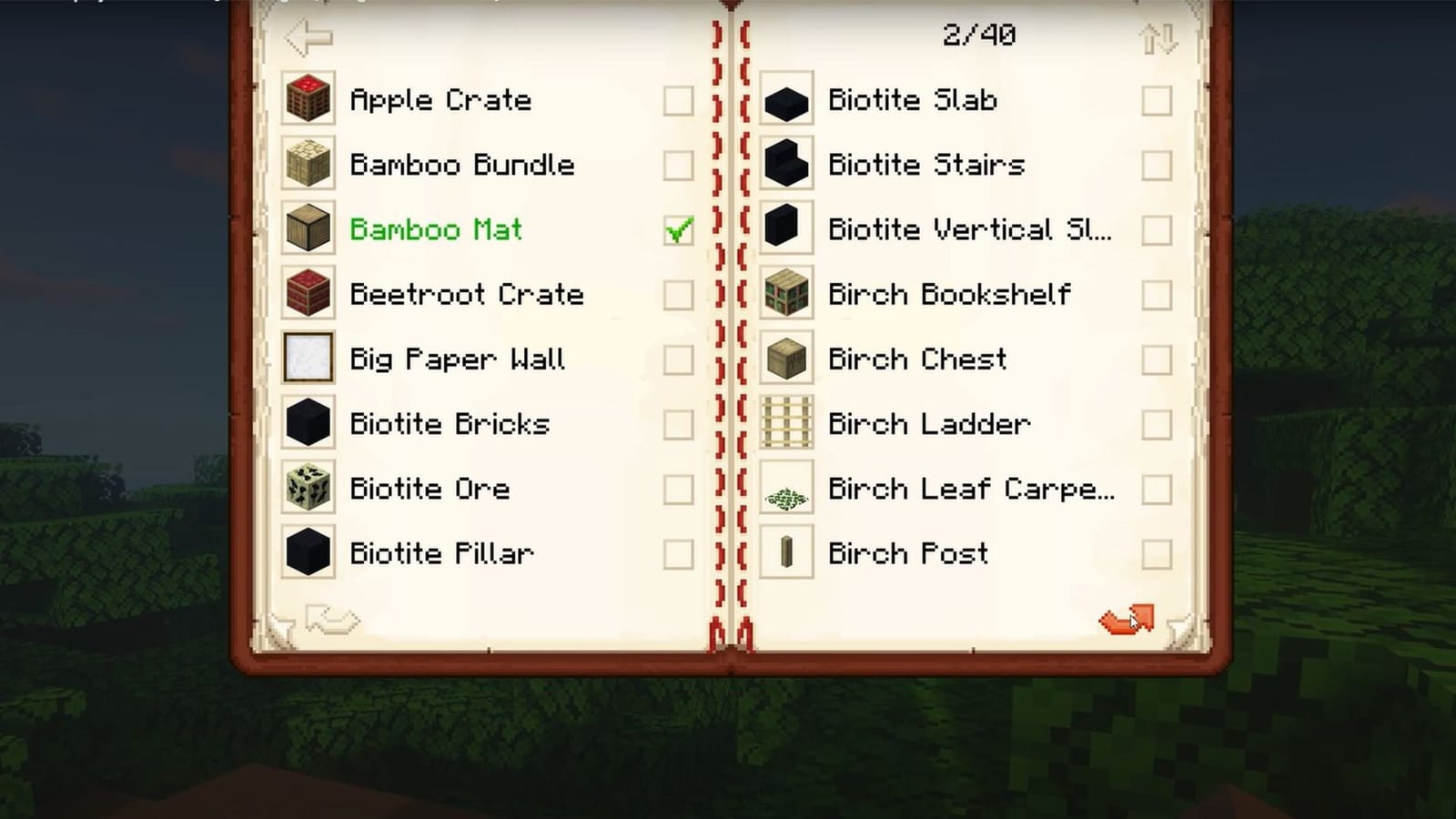Select the Bamboo Mat label text
1456x819 pixels.
tap(436, 230)
